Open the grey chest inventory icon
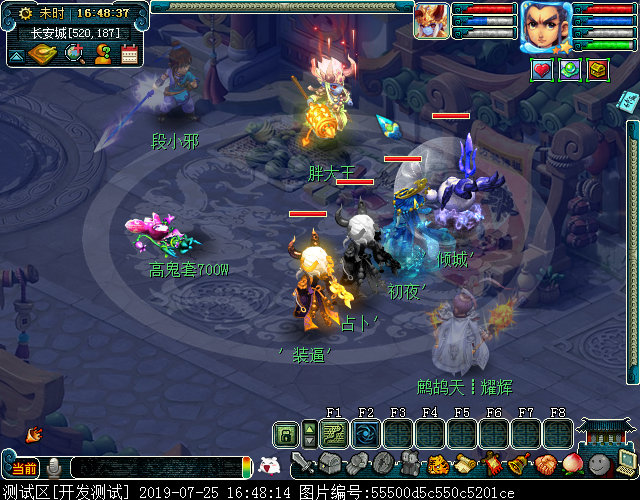 [330, 464]
